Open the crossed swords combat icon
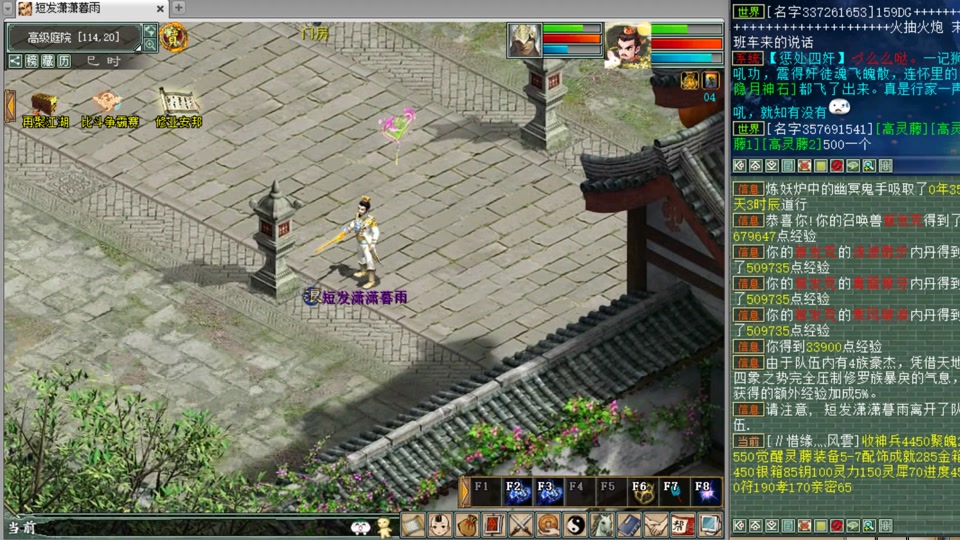 click(x=521, y=524)
